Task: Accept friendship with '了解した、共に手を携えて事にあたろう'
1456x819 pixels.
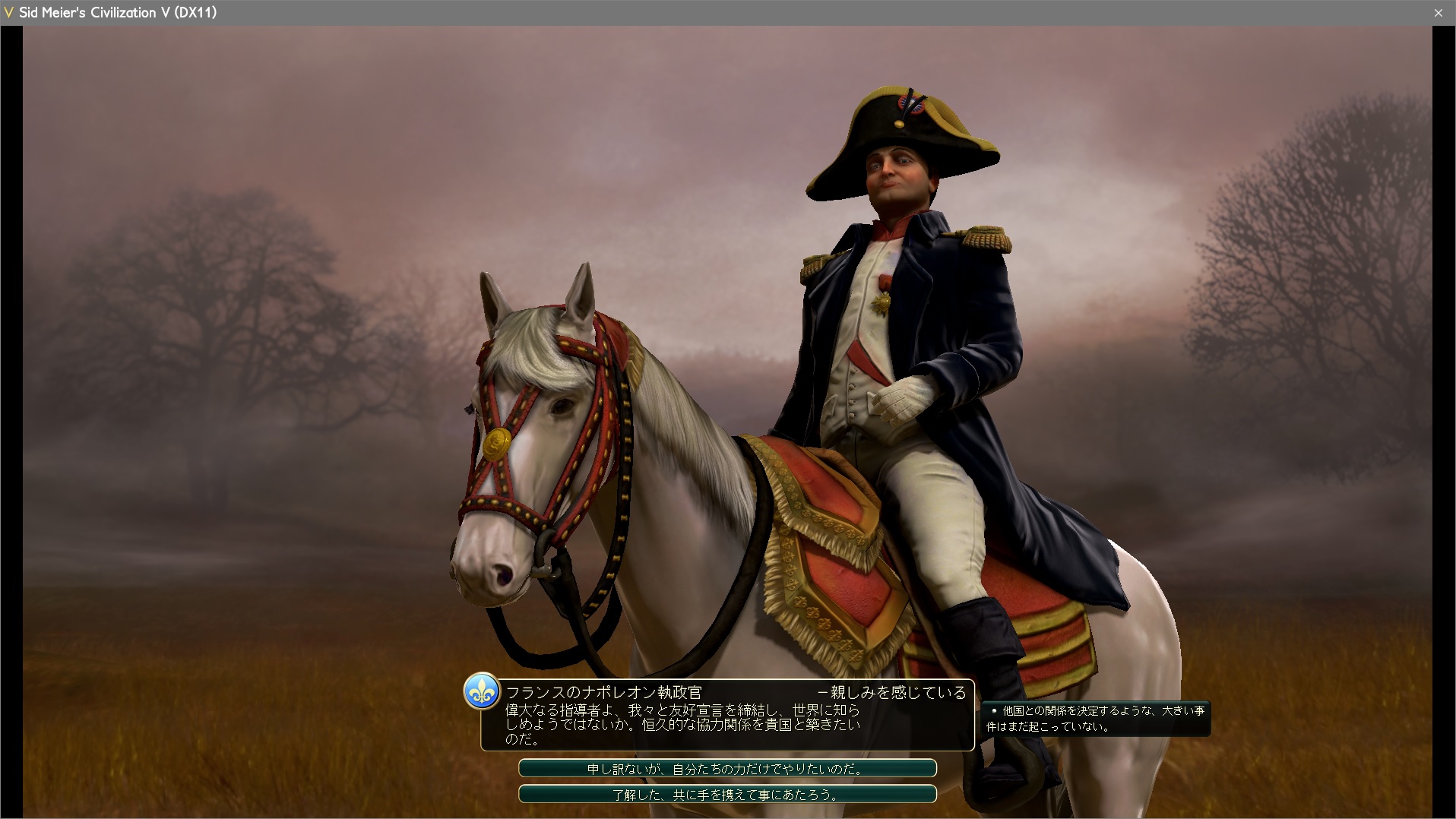Action: (726, 795)
